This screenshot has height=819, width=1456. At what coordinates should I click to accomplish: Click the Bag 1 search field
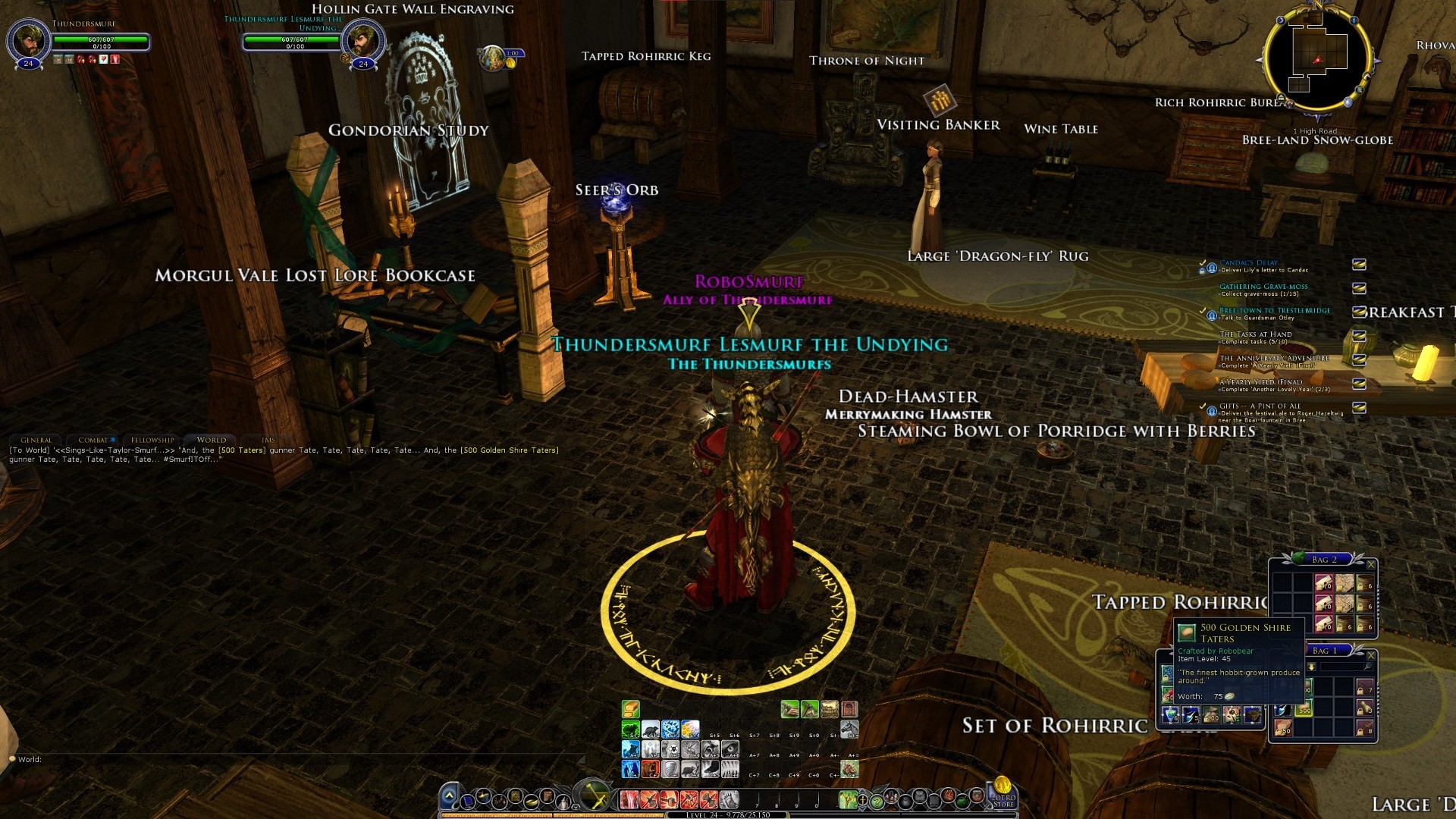(x=1344, y=667)
